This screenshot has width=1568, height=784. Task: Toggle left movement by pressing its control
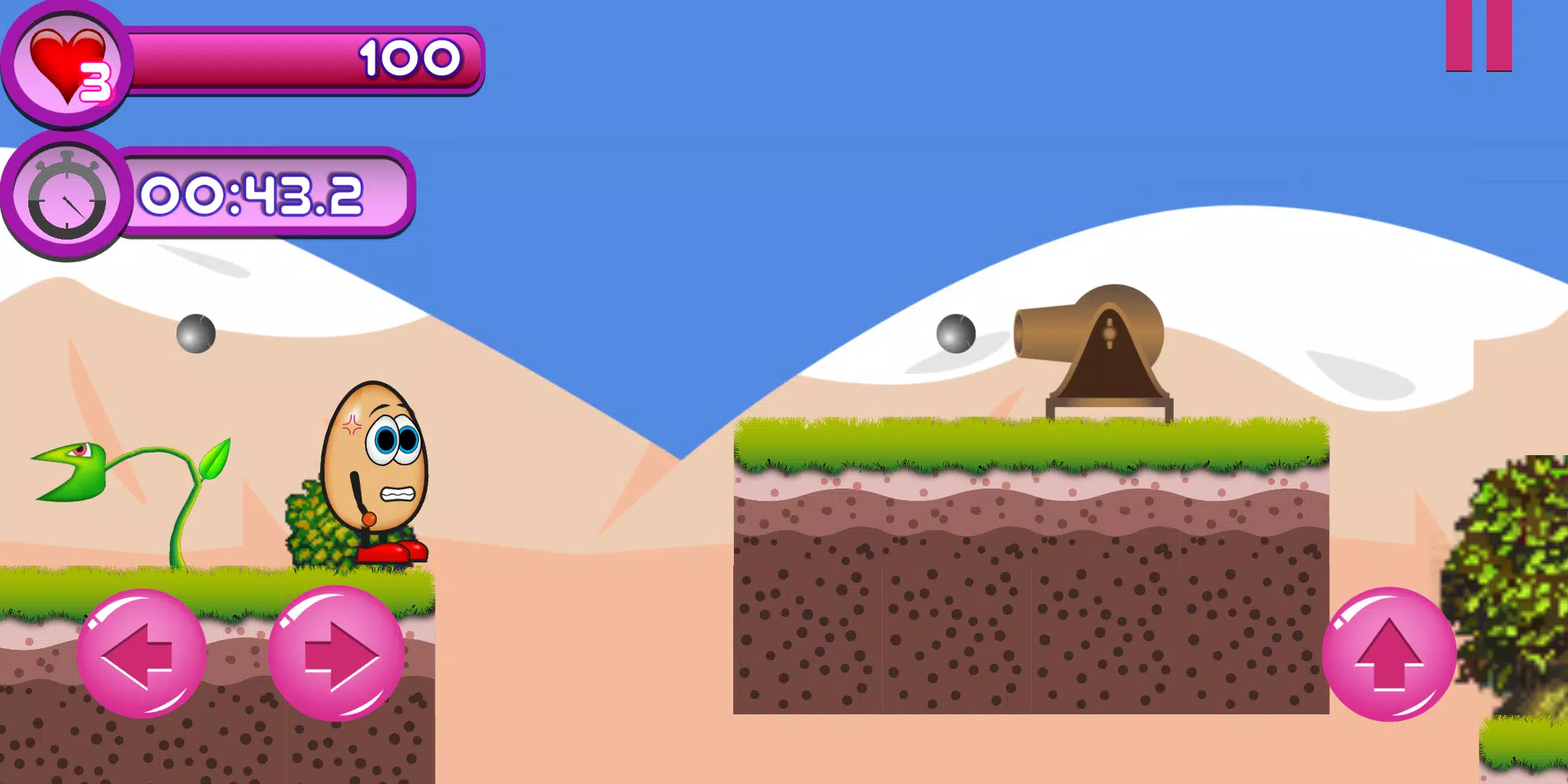[142, 653]
